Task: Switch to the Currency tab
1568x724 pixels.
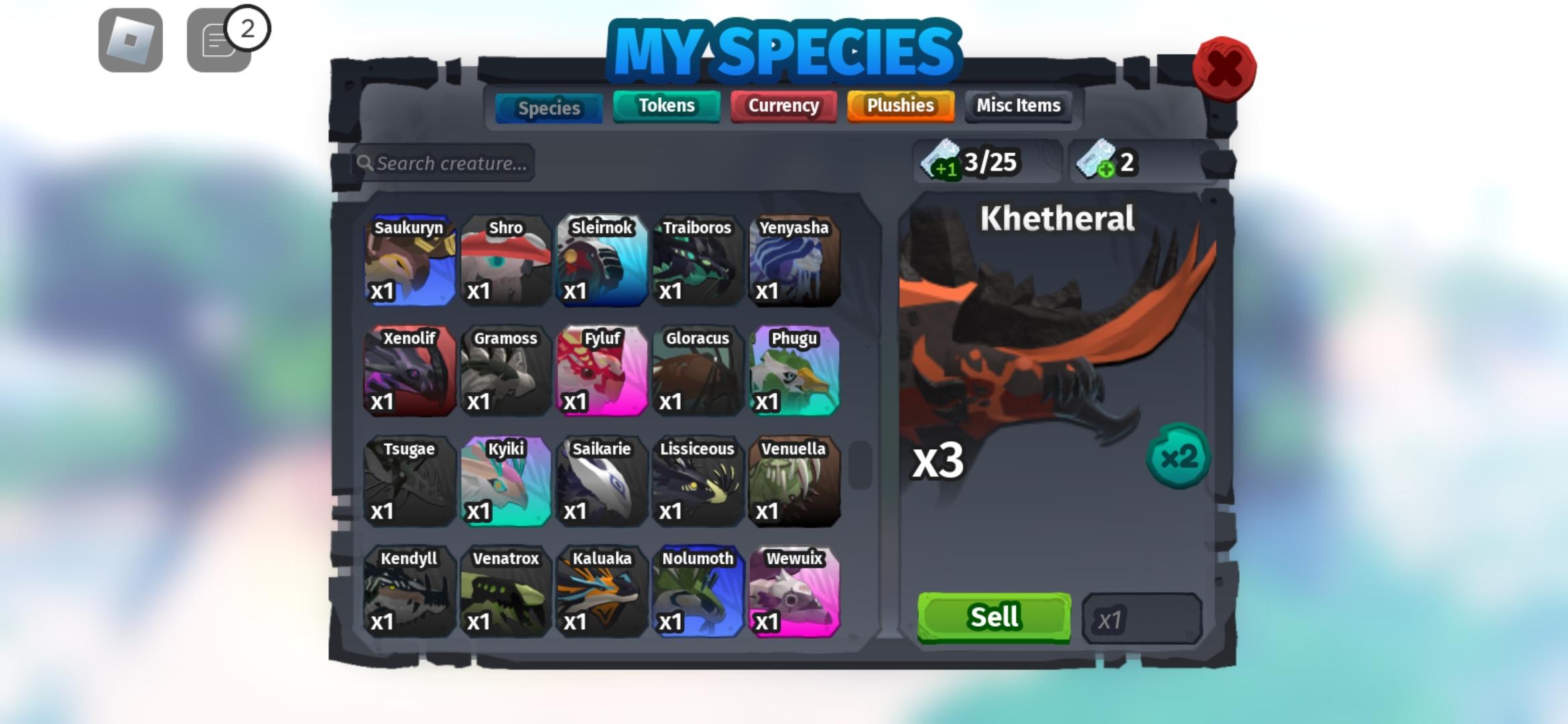Action: click(x=783, y=105)
